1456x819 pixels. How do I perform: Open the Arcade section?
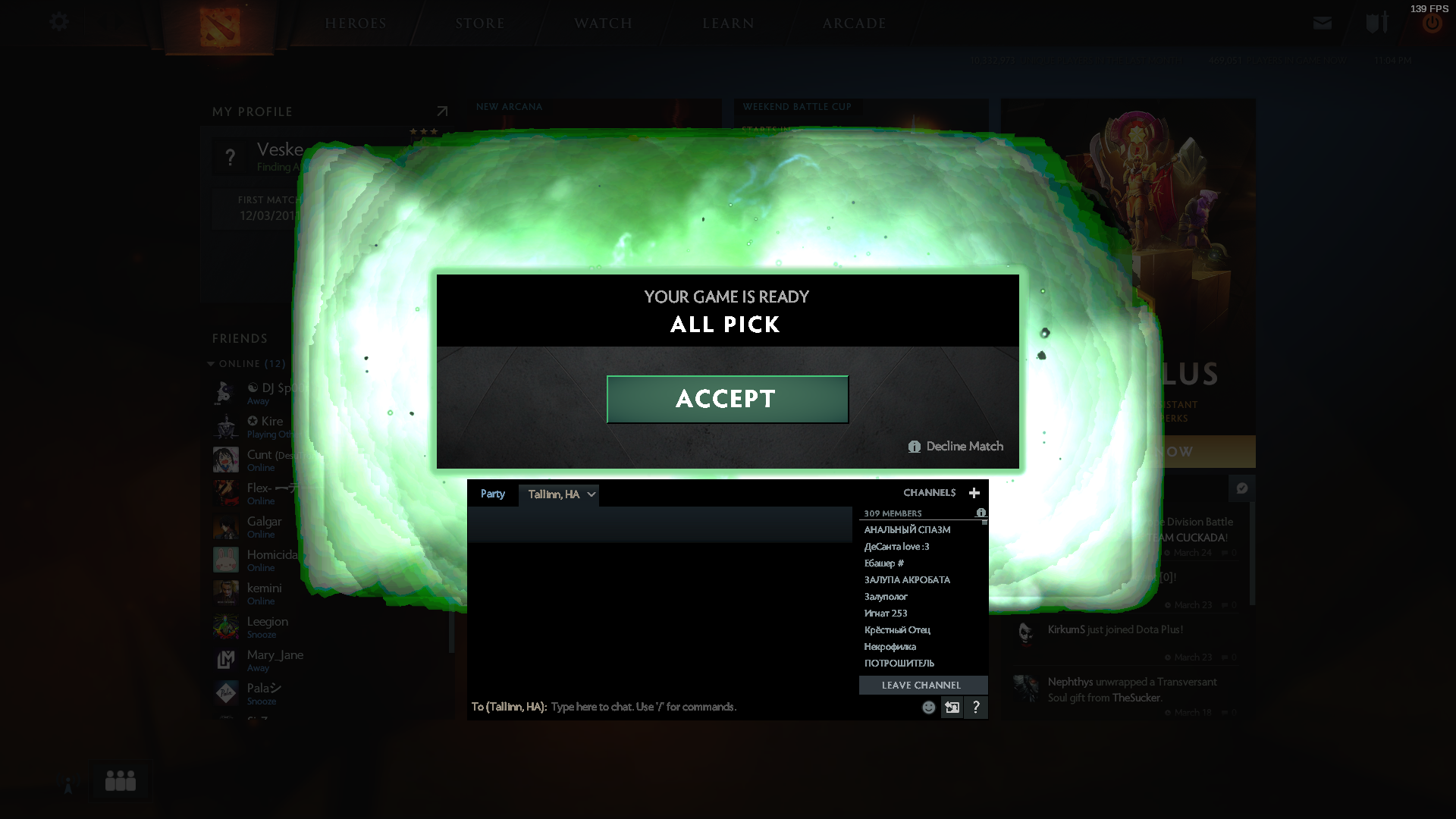(x=854, y=24)
